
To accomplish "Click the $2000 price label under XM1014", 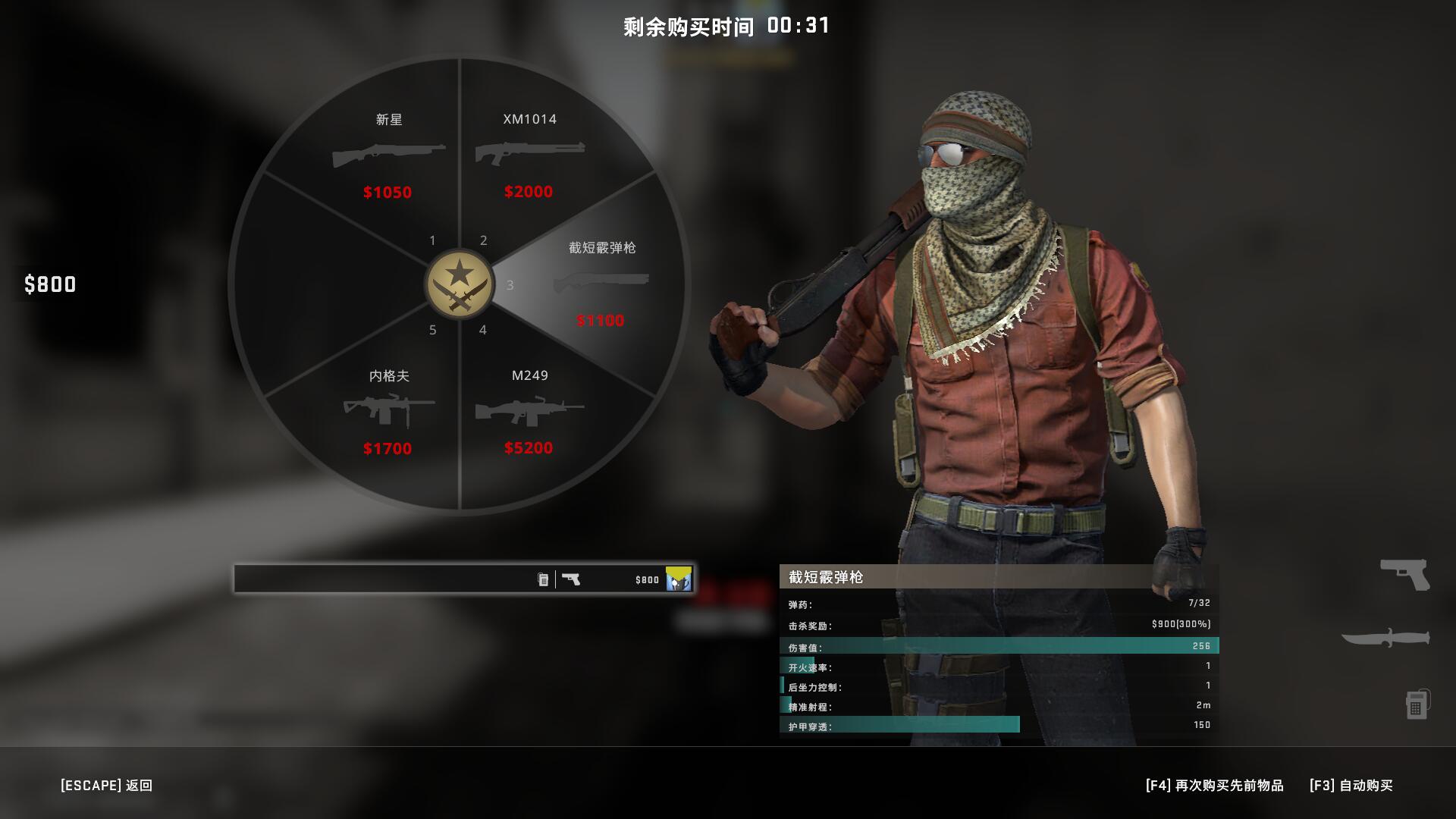I will coord(529,192).
